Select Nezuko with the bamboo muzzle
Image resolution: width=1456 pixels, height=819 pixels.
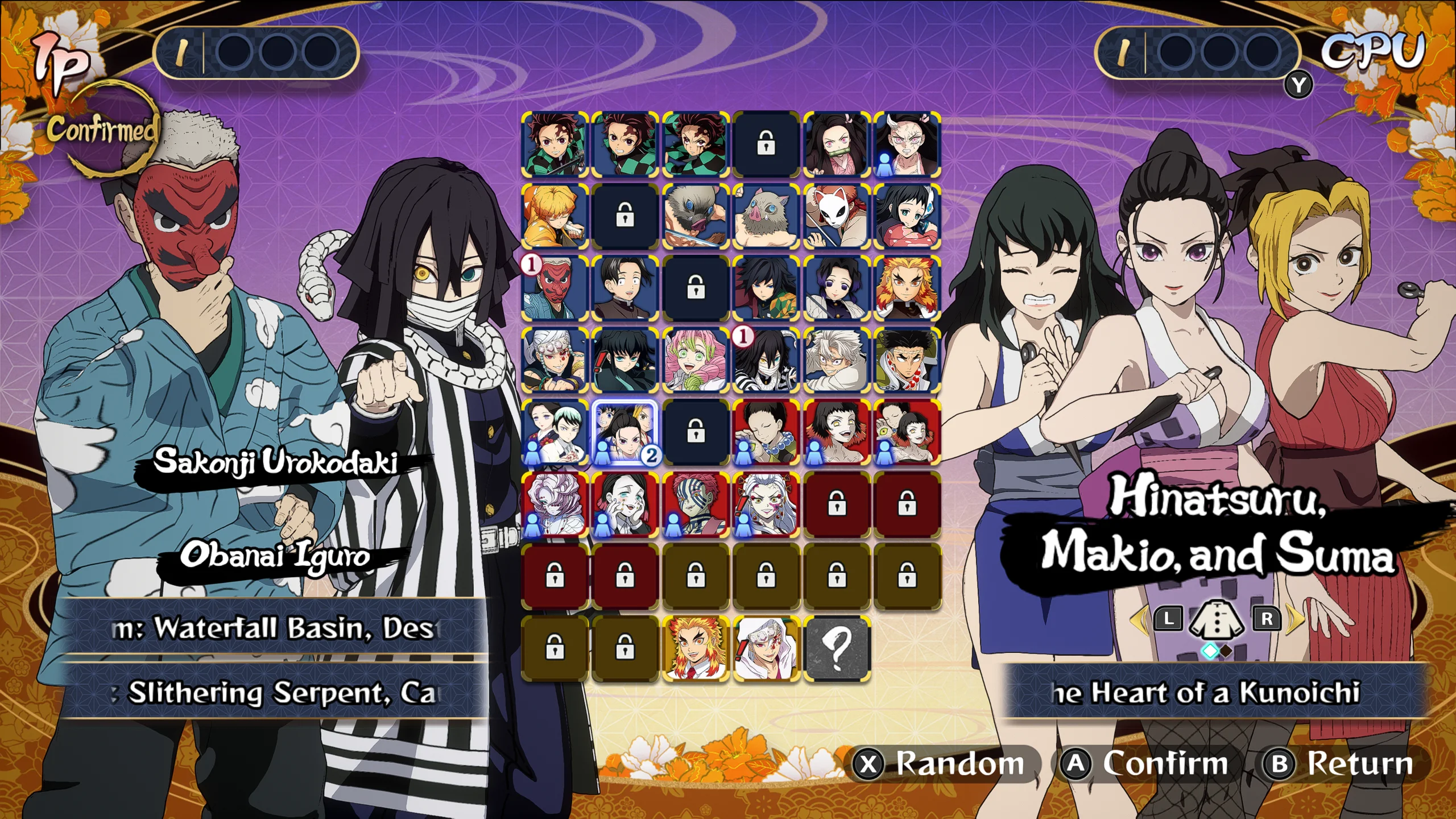[836, 144]
